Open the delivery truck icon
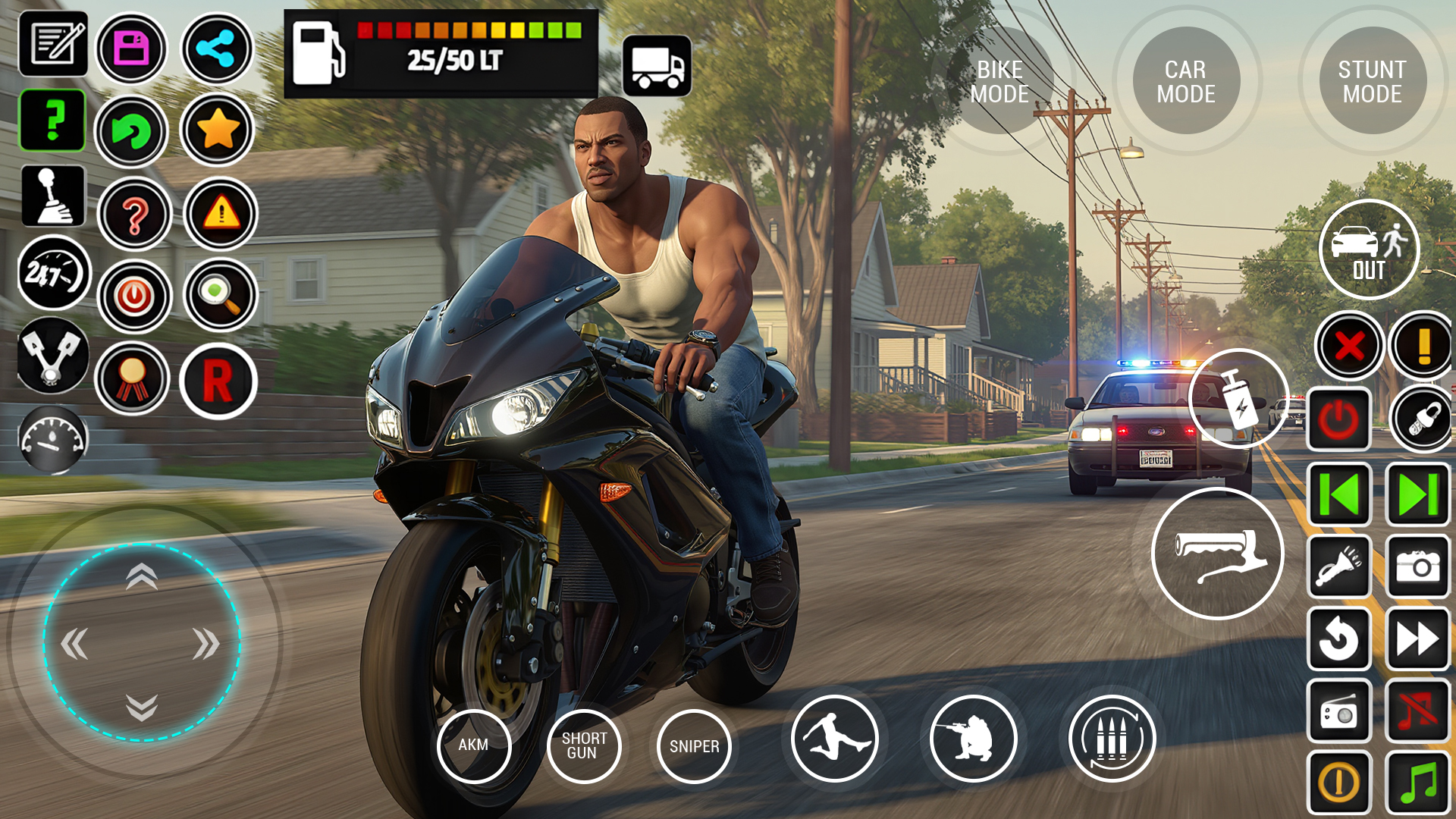 [x=657, y=66]
